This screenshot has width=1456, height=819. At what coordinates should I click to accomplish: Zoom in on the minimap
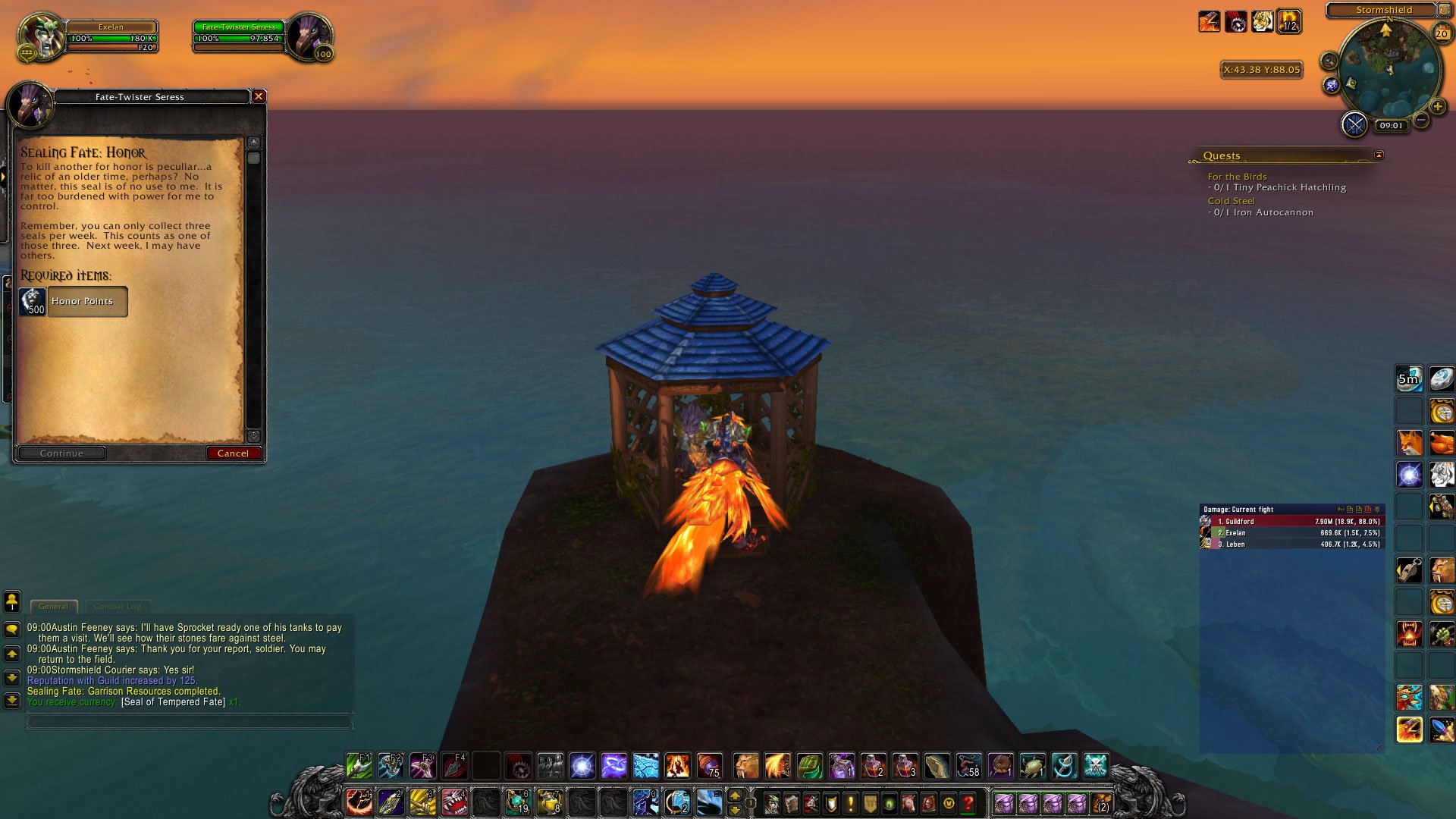coord(1437,107)
